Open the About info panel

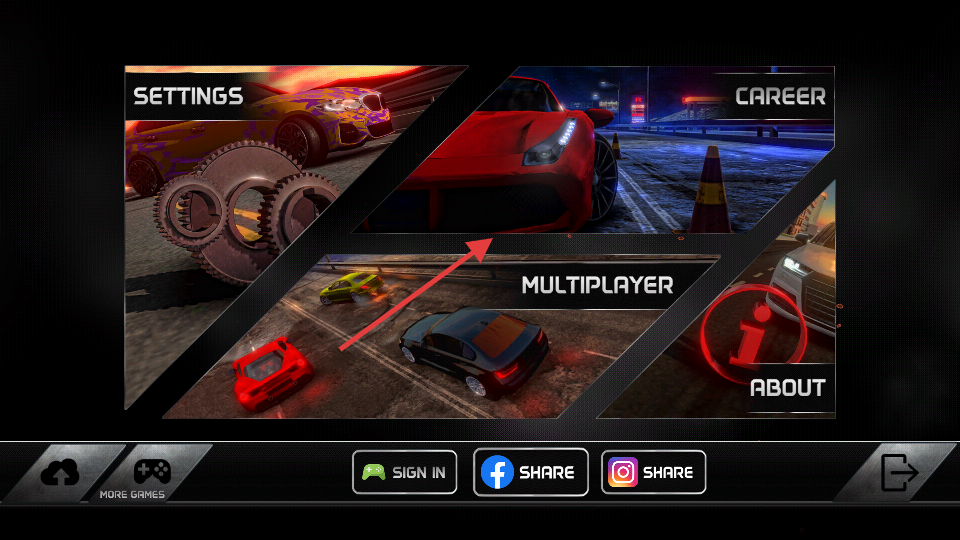(760, 340)
